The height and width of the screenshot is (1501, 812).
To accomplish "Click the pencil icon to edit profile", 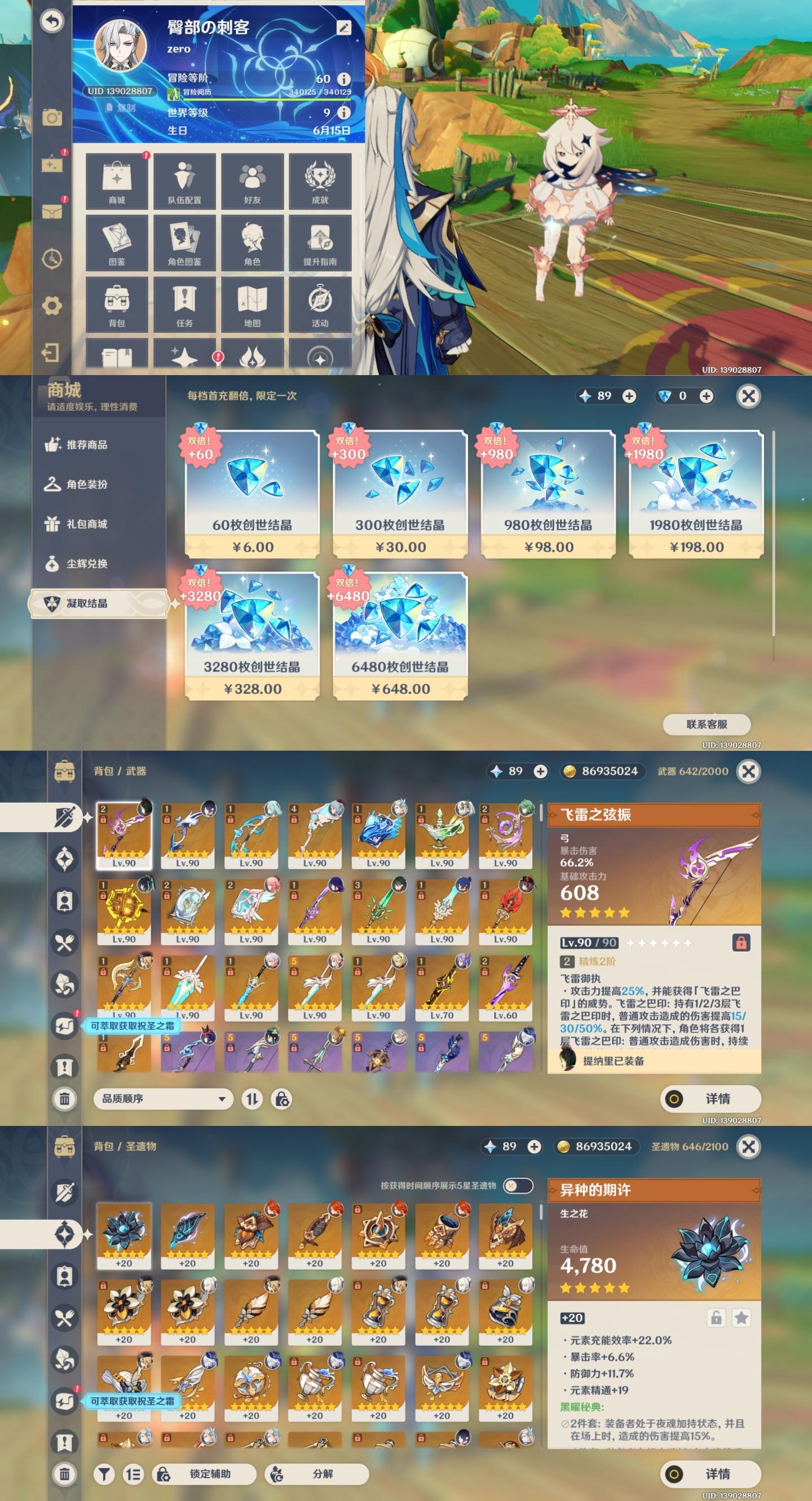I will click(x=343, y=28).
